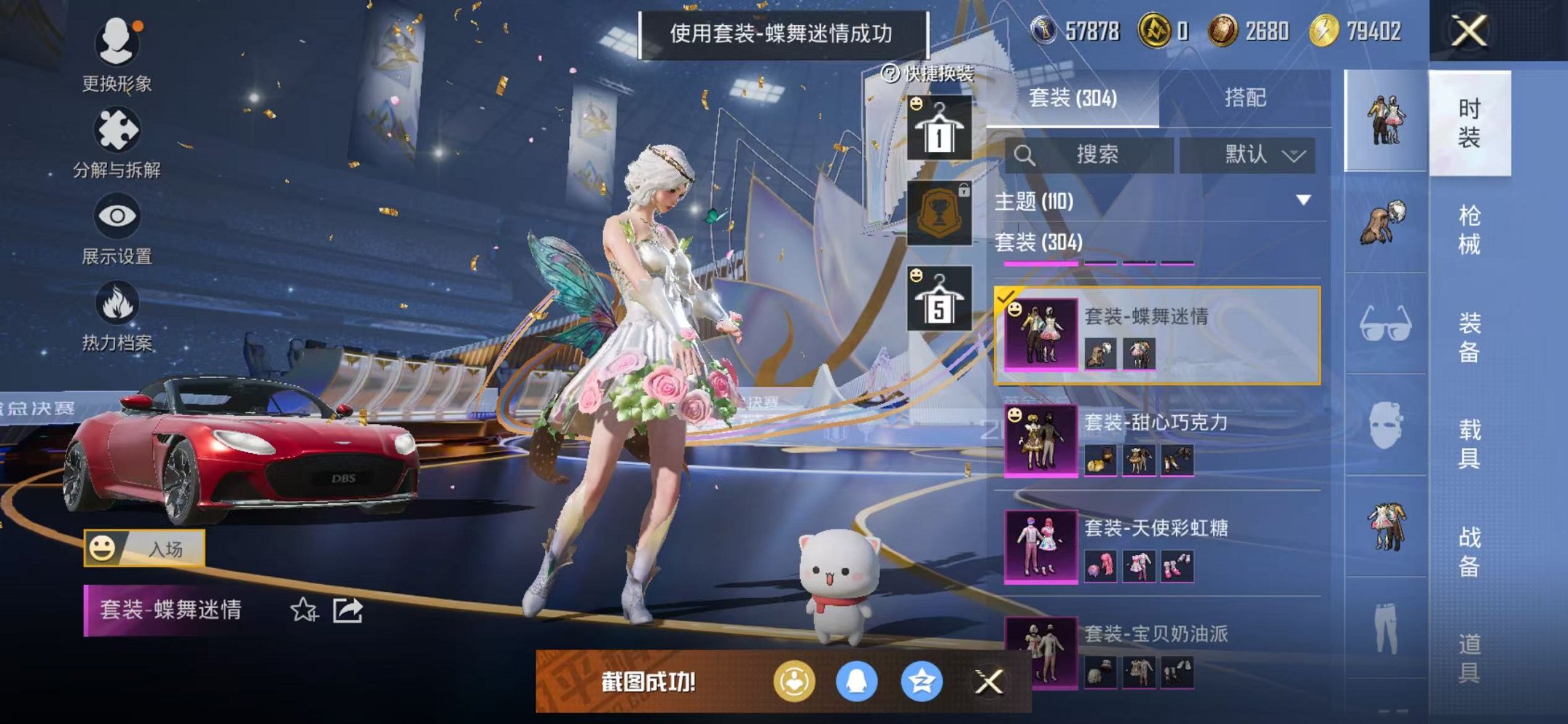Toggle selection of 套装-蝶舞迷情 checkmark
Viewport: 1568px width, 724px height.
click(x=1008, y=298)
